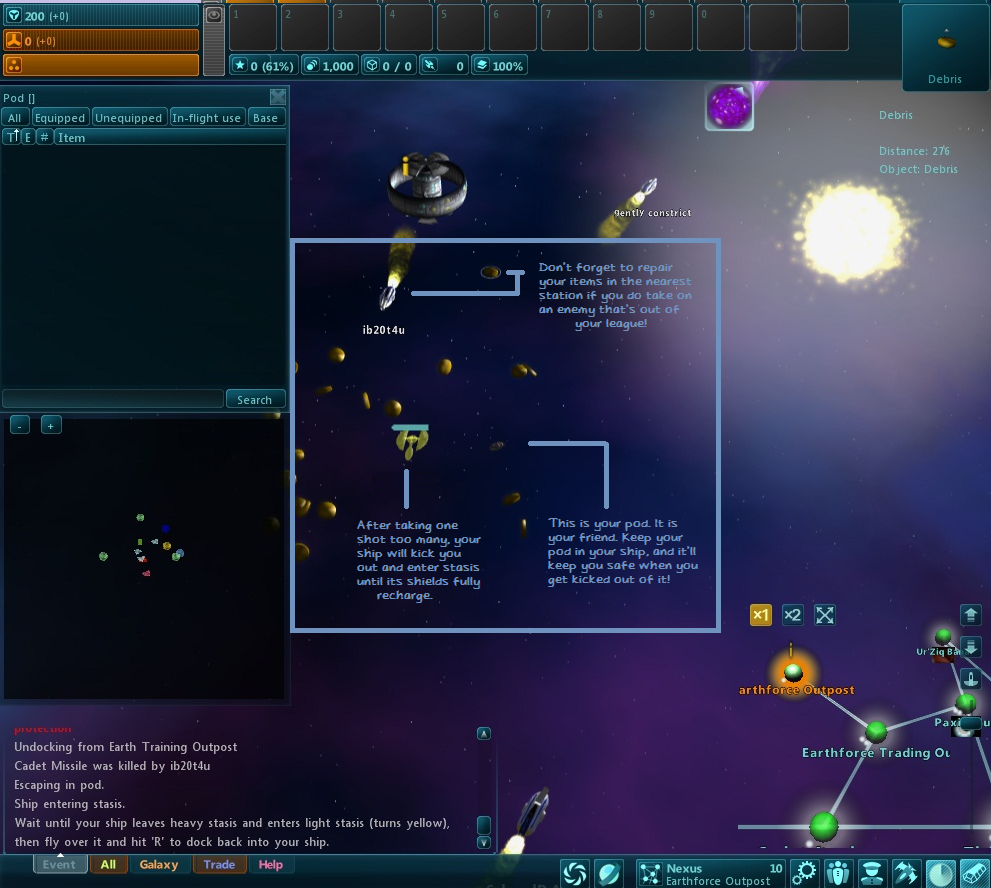Open the Trade chat tab
This screenshot has height=888, width=991.
click(x=219, y=865)
